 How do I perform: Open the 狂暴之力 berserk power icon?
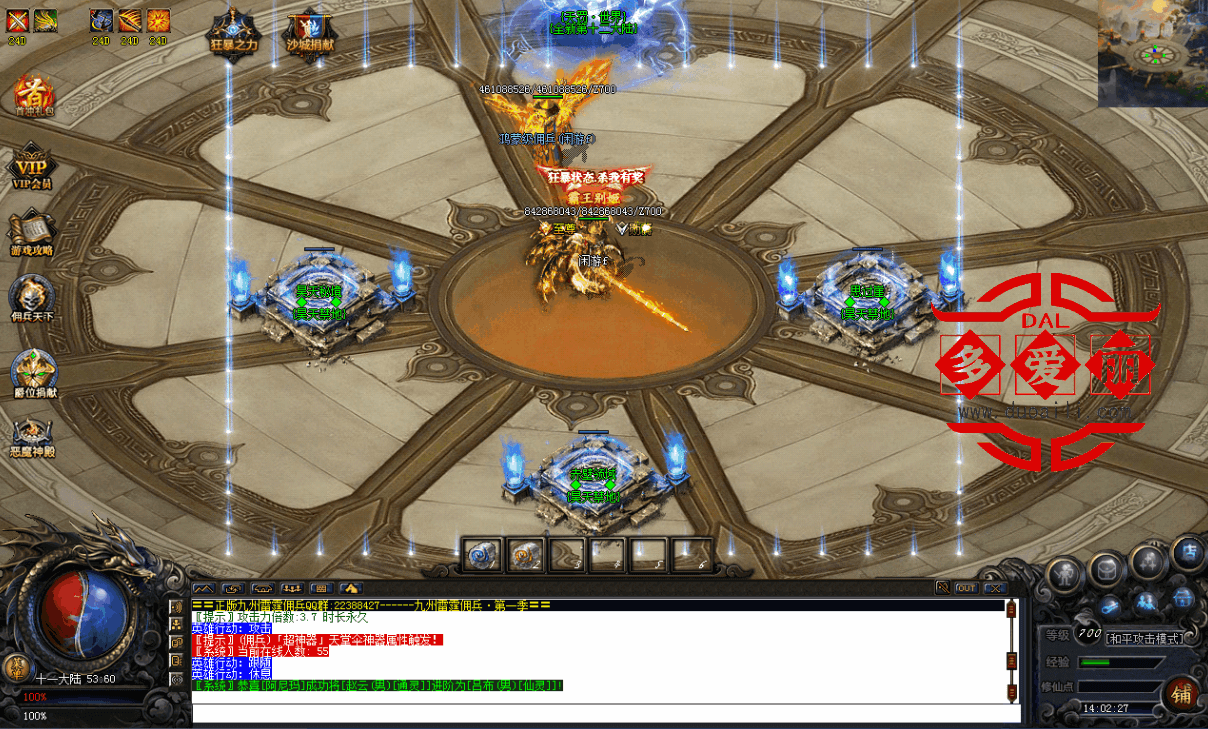(233, 31)
